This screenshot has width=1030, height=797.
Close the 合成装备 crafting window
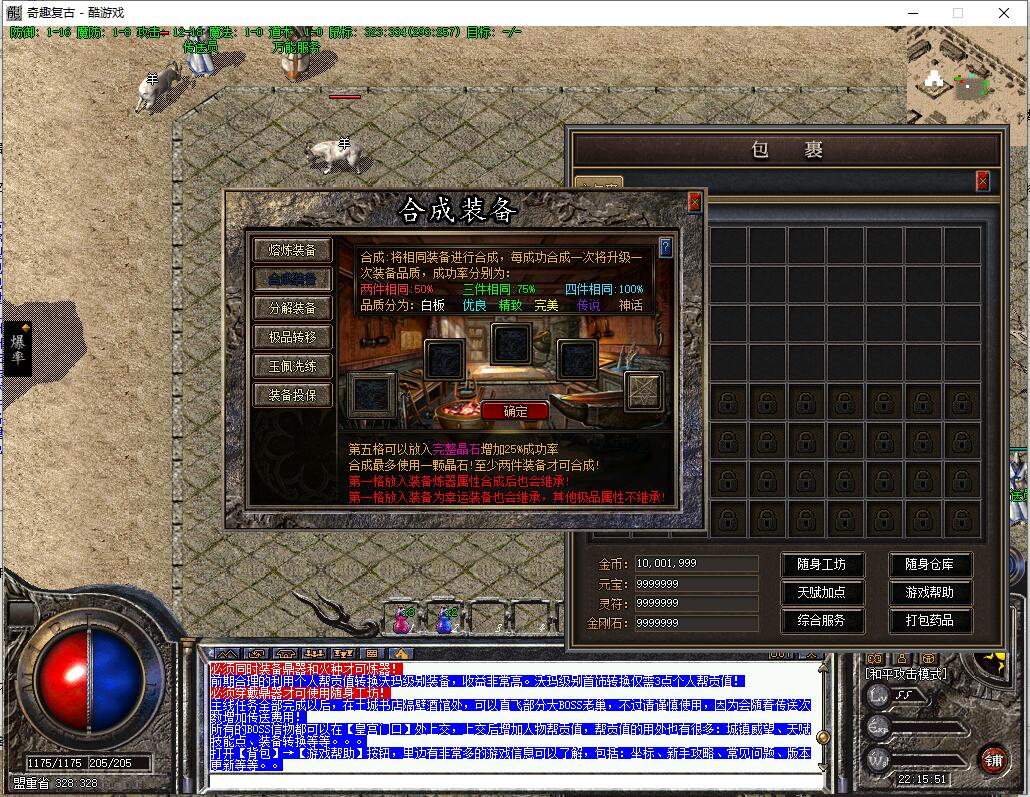[x=695, y=202]
